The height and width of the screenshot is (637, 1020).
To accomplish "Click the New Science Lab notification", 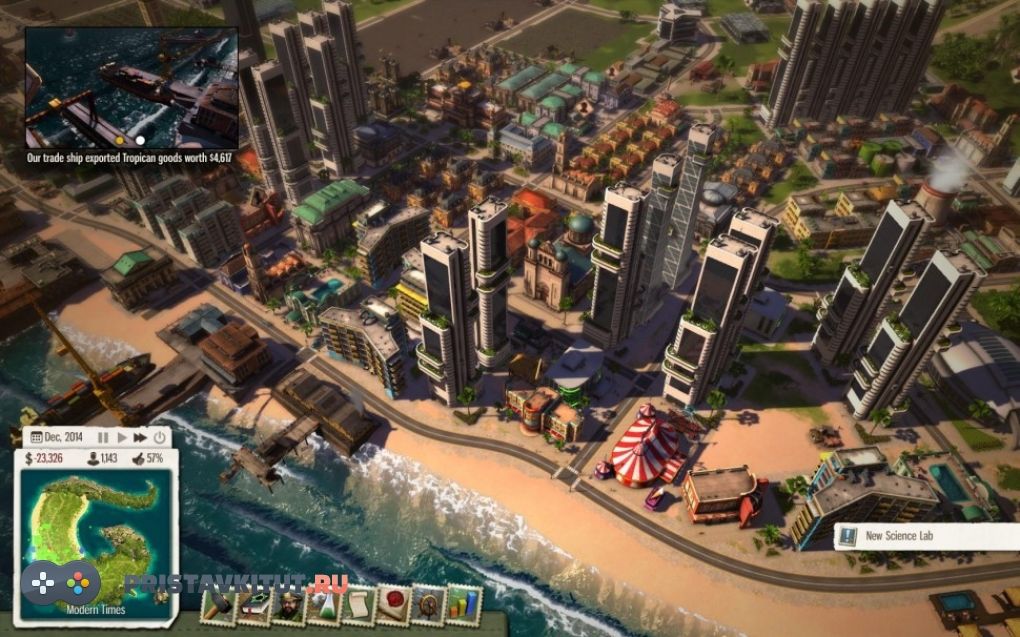I will 925,537.
